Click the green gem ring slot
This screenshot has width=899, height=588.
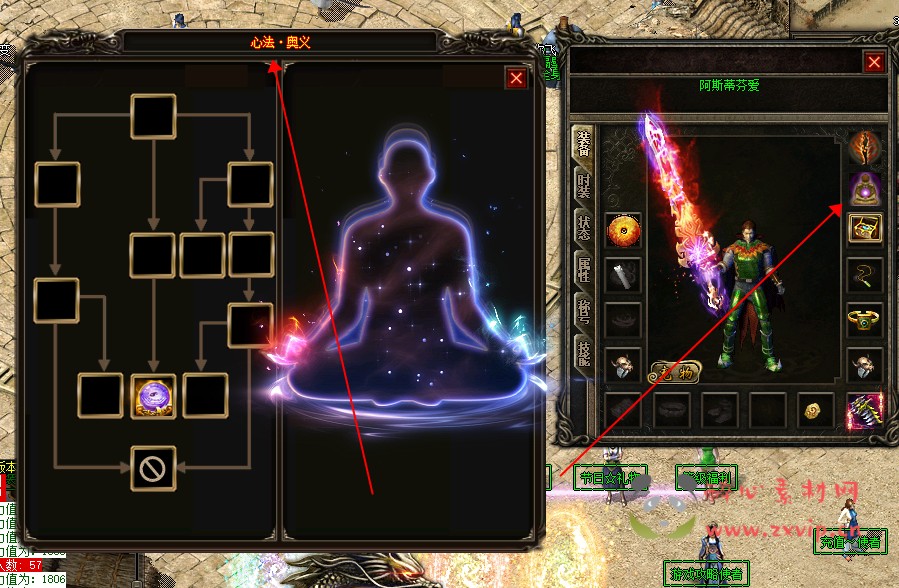(864, 320)
